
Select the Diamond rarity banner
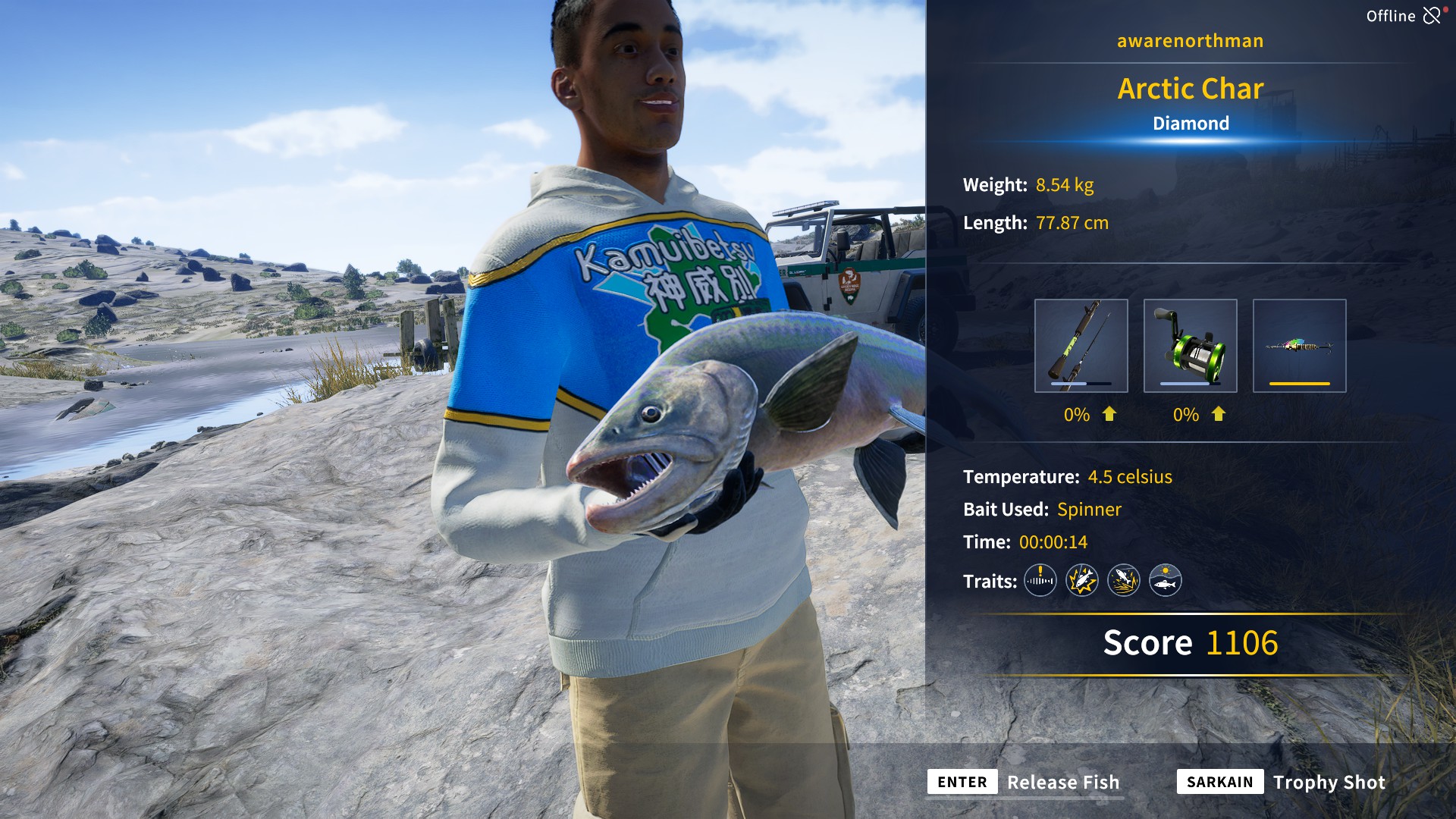1191,123
